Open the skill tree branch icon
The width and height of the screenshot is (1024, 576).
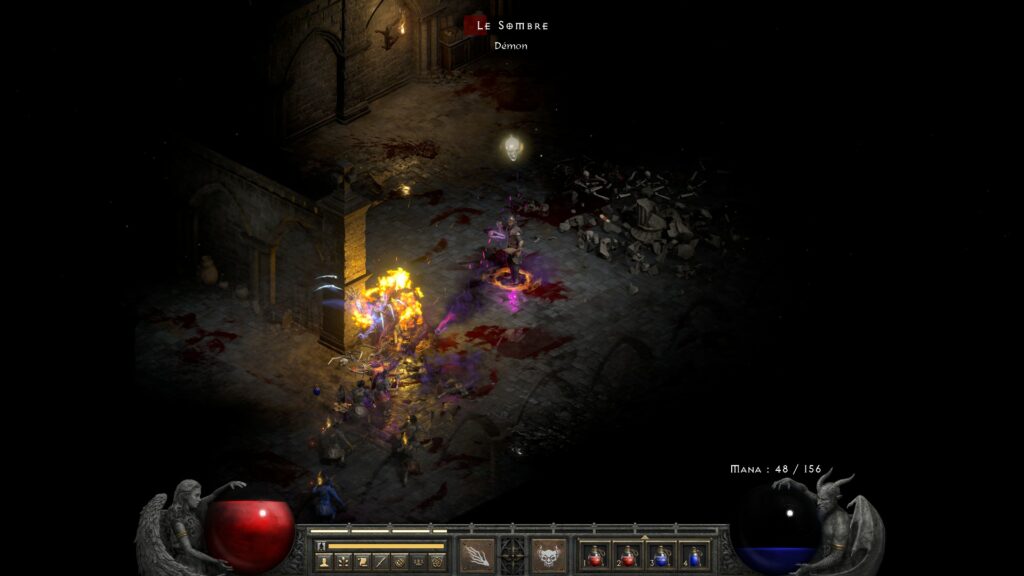344,562
